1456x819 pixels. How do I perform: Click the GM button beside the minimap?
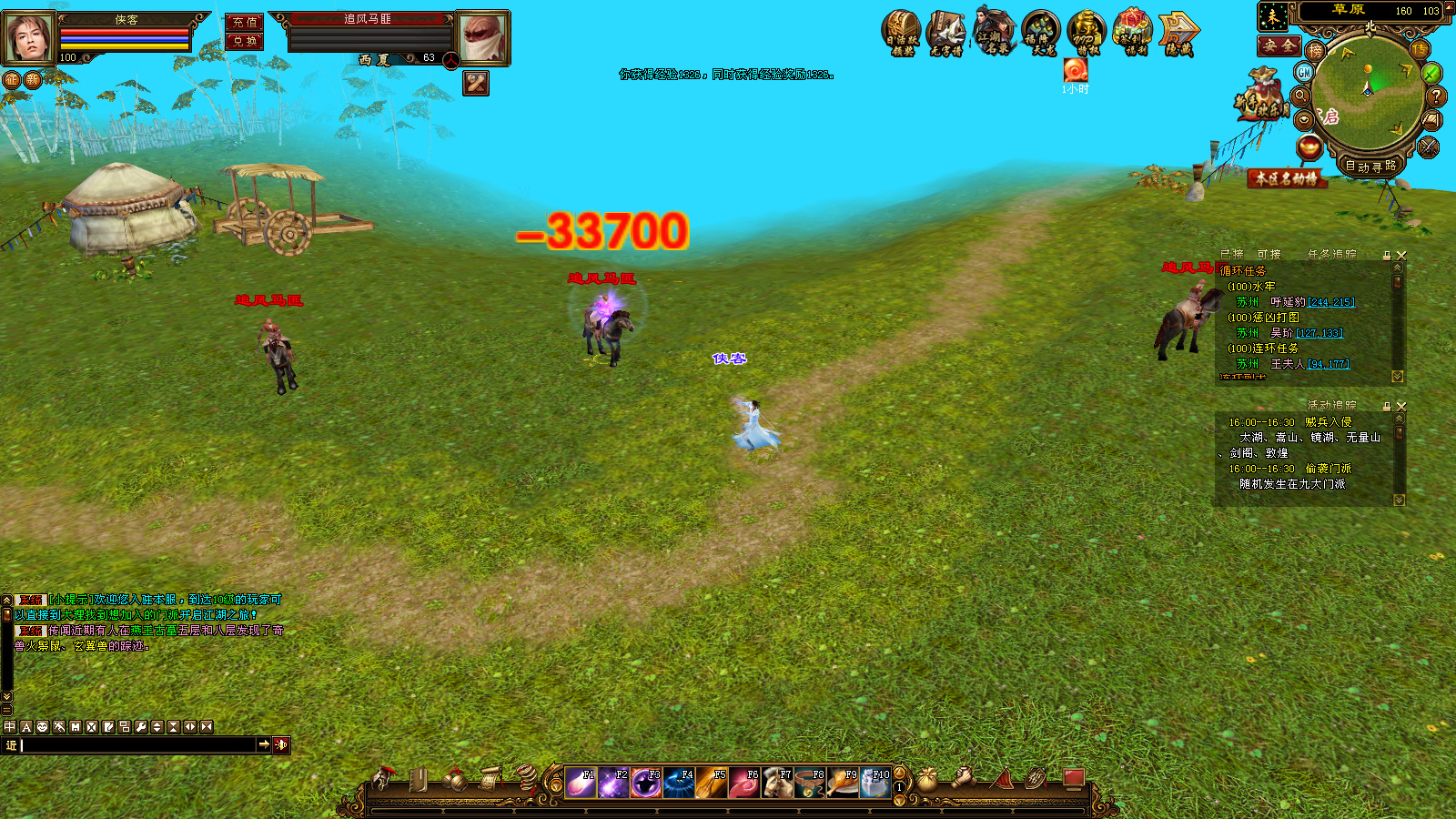(1304, 72)
